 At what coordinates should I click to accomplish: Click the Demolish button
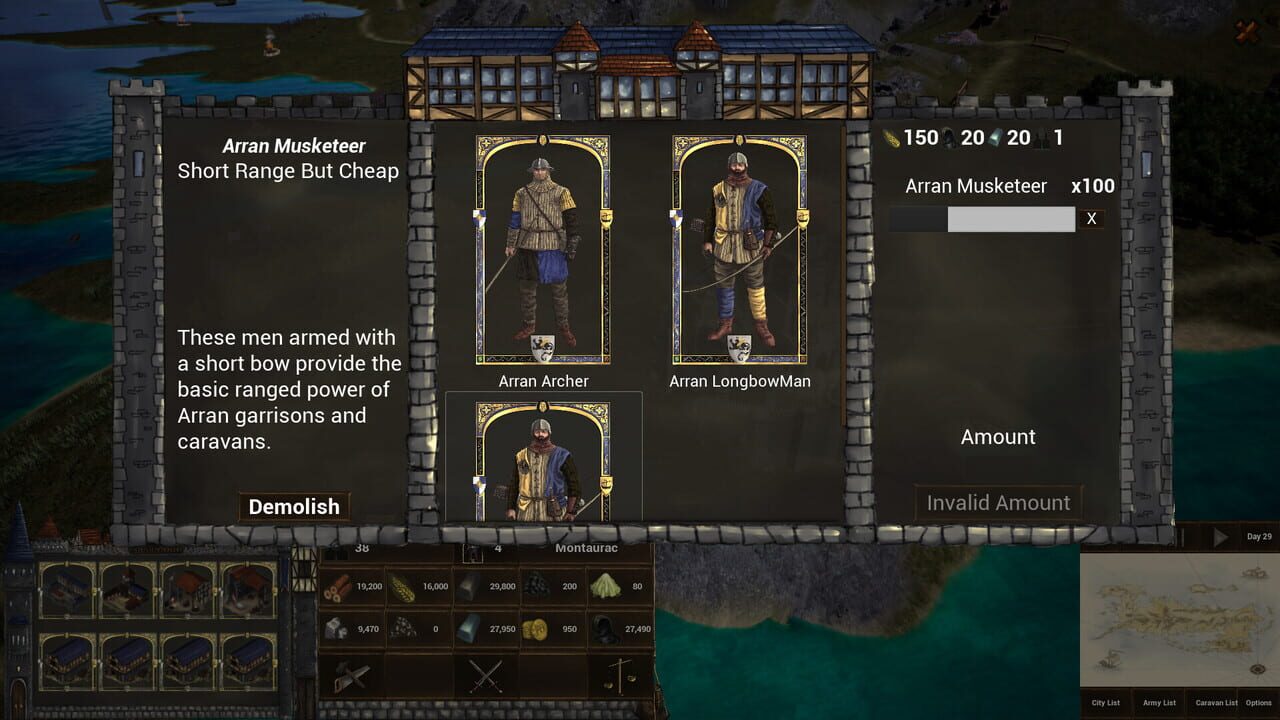tap(293, 507)
